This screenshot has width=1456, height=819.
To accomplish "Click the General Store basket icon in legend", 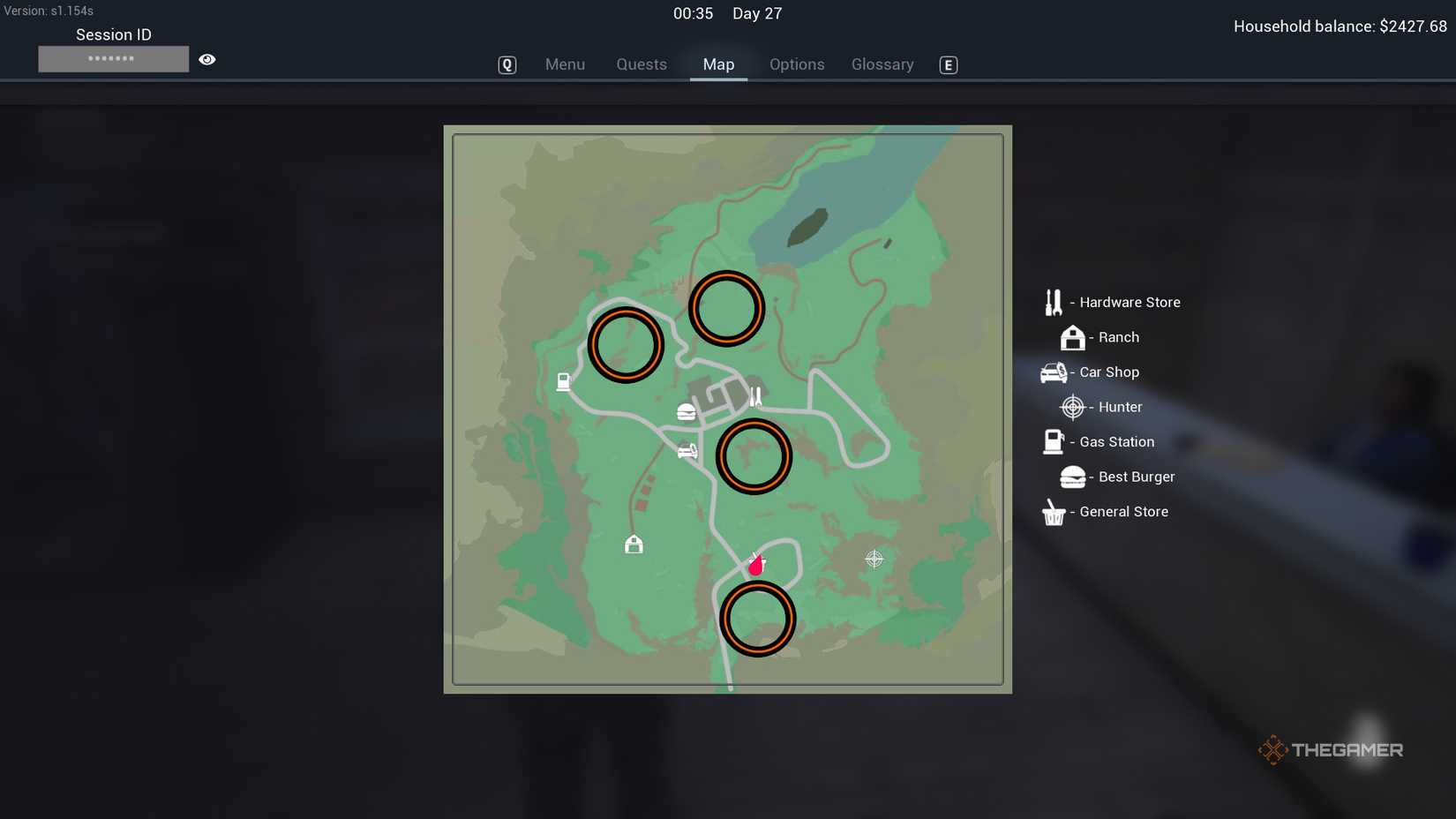I will pos(1052,512).
